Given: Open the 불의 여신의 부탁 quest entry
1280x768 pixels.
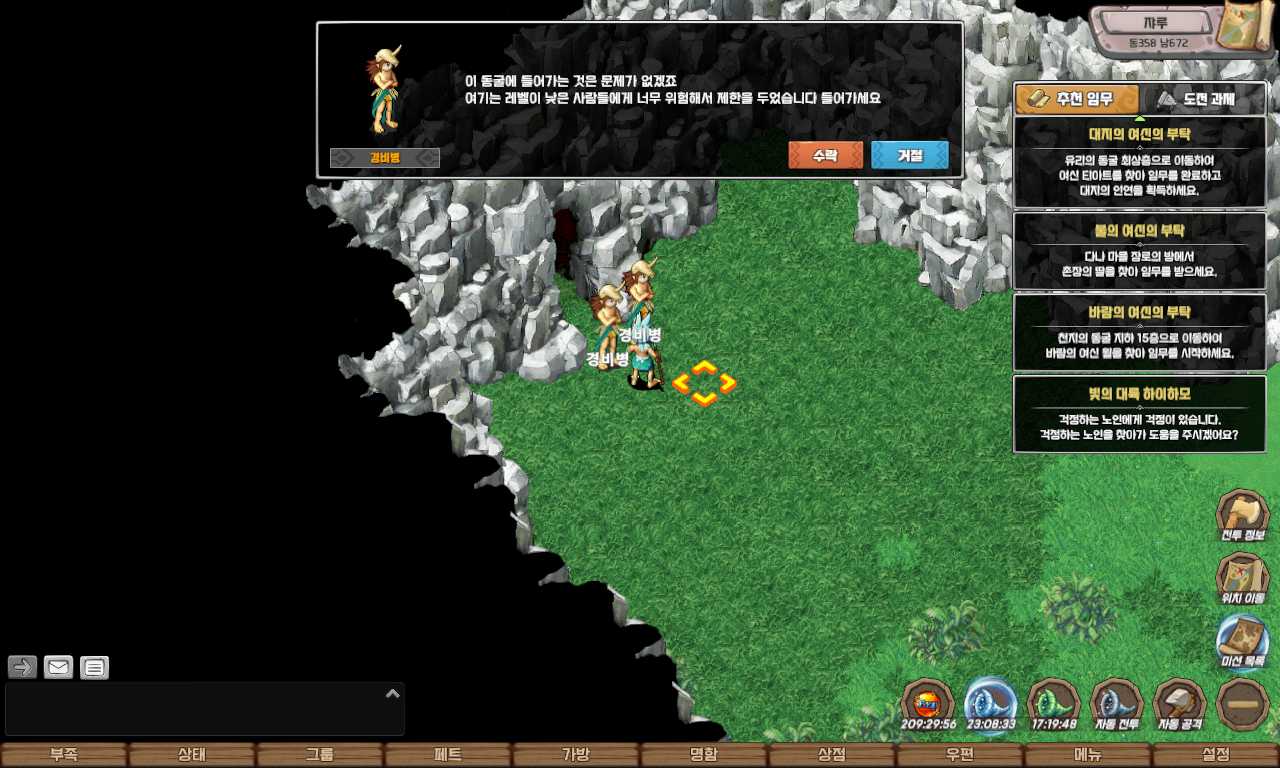Looking at the screenshot, I should pyautogui.click(x=1140, y=251).
